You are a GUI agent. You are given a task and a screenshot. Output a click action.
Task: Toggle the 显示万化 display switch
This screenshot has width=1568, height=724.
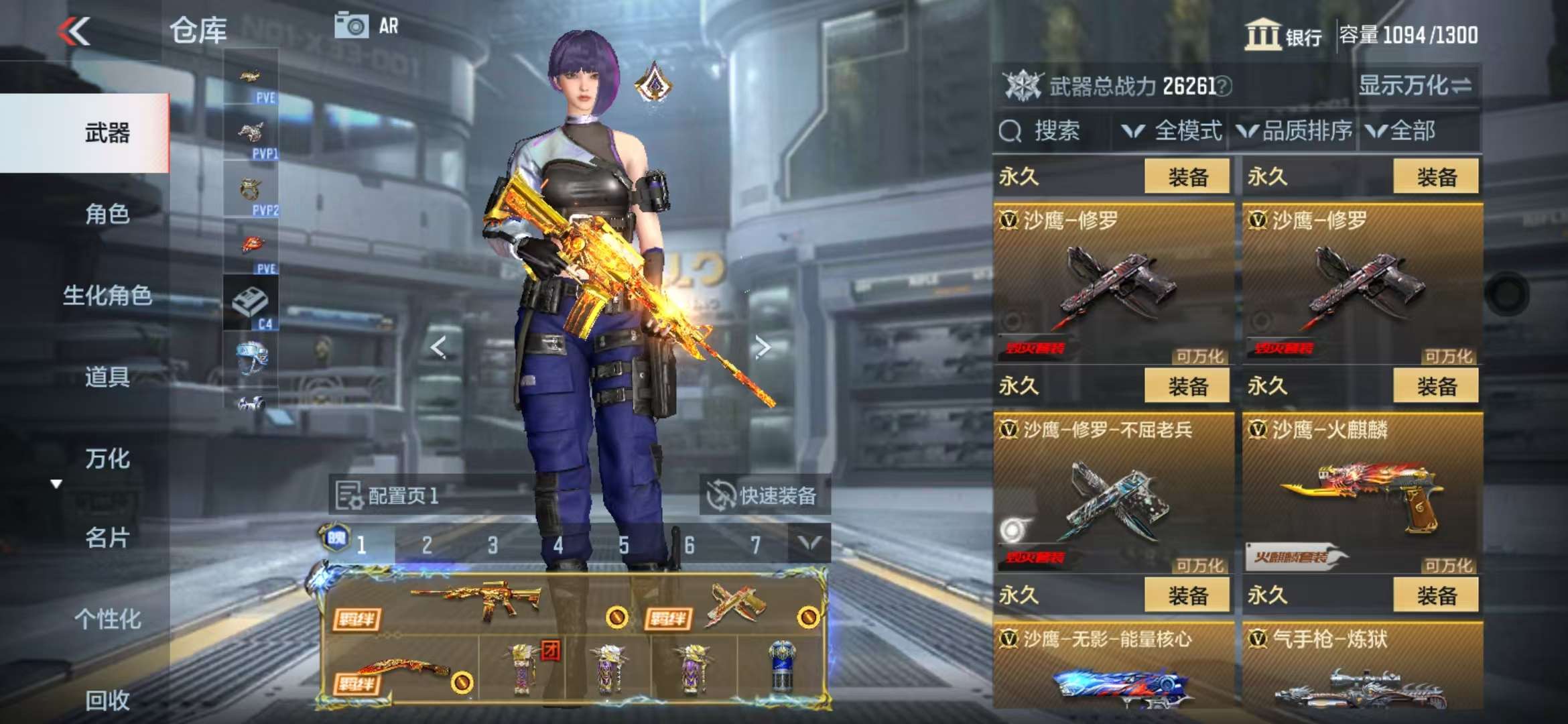pos(1415,86)
